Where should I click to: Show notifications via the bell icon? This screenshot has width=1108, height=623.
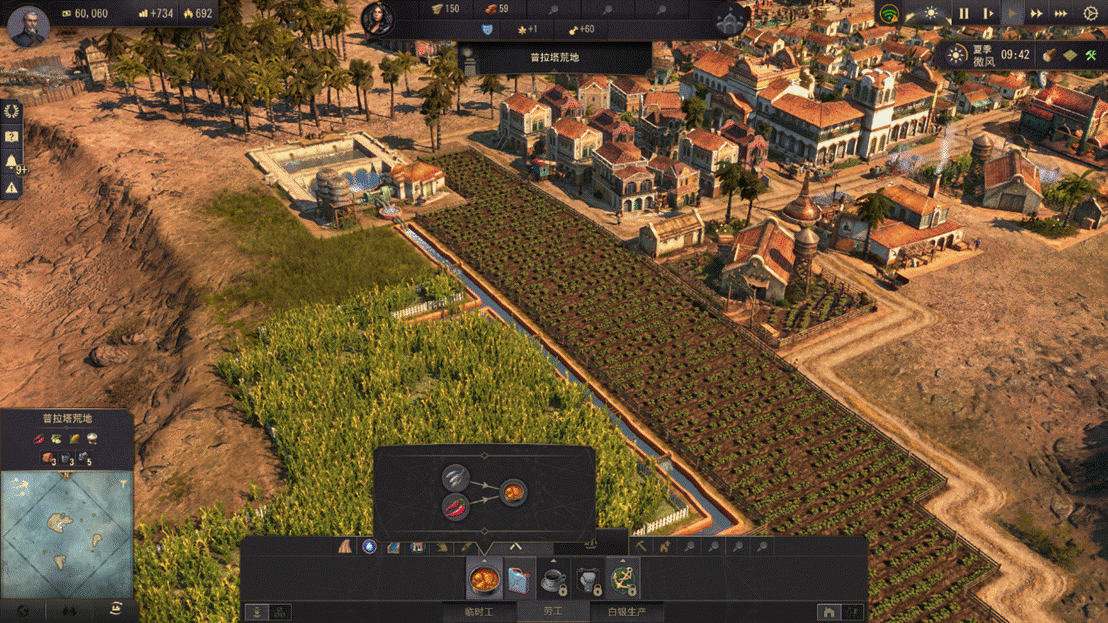[12, 162]
